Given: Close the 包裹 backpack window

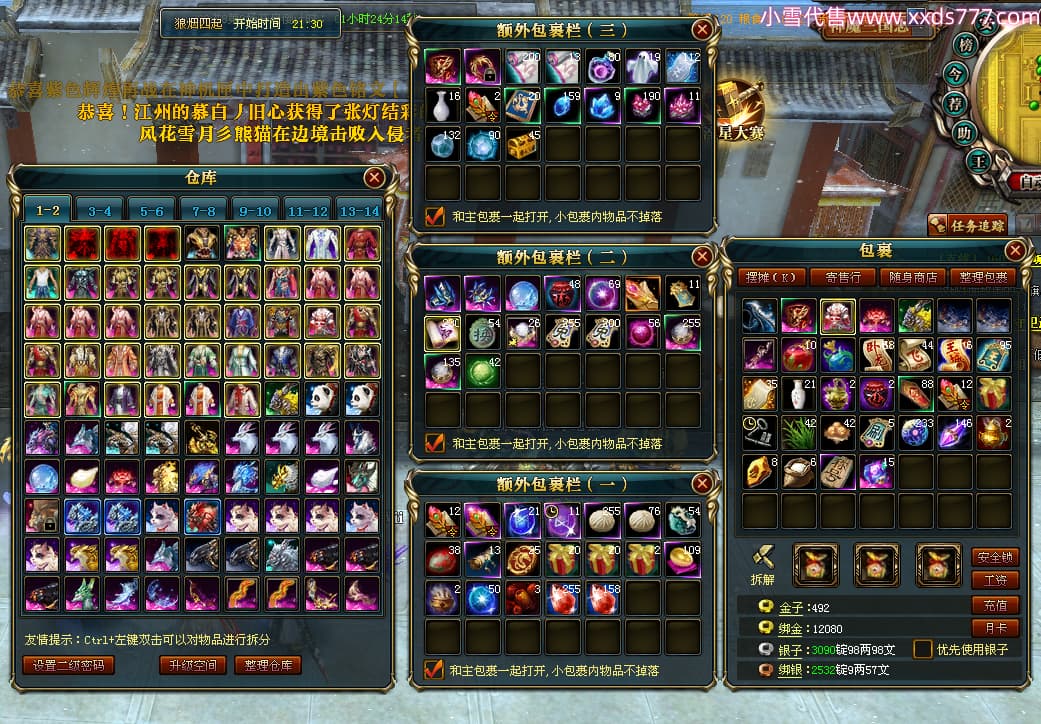Looking at the screenshot, I should pos(1015,251).
